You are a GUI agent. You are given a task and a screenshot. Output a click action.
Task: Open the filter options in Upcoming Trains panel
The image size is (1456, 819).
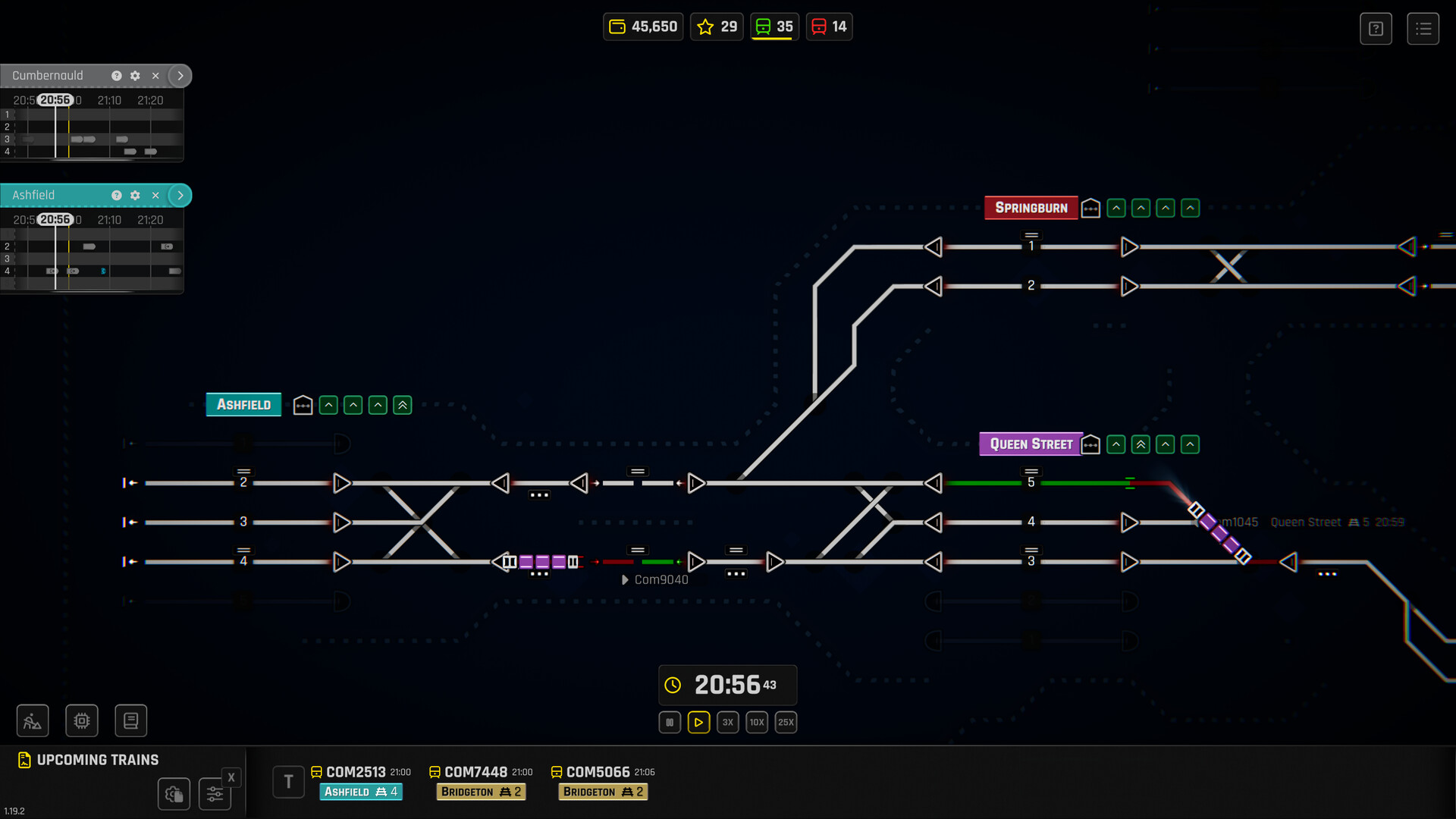[215, 793]
